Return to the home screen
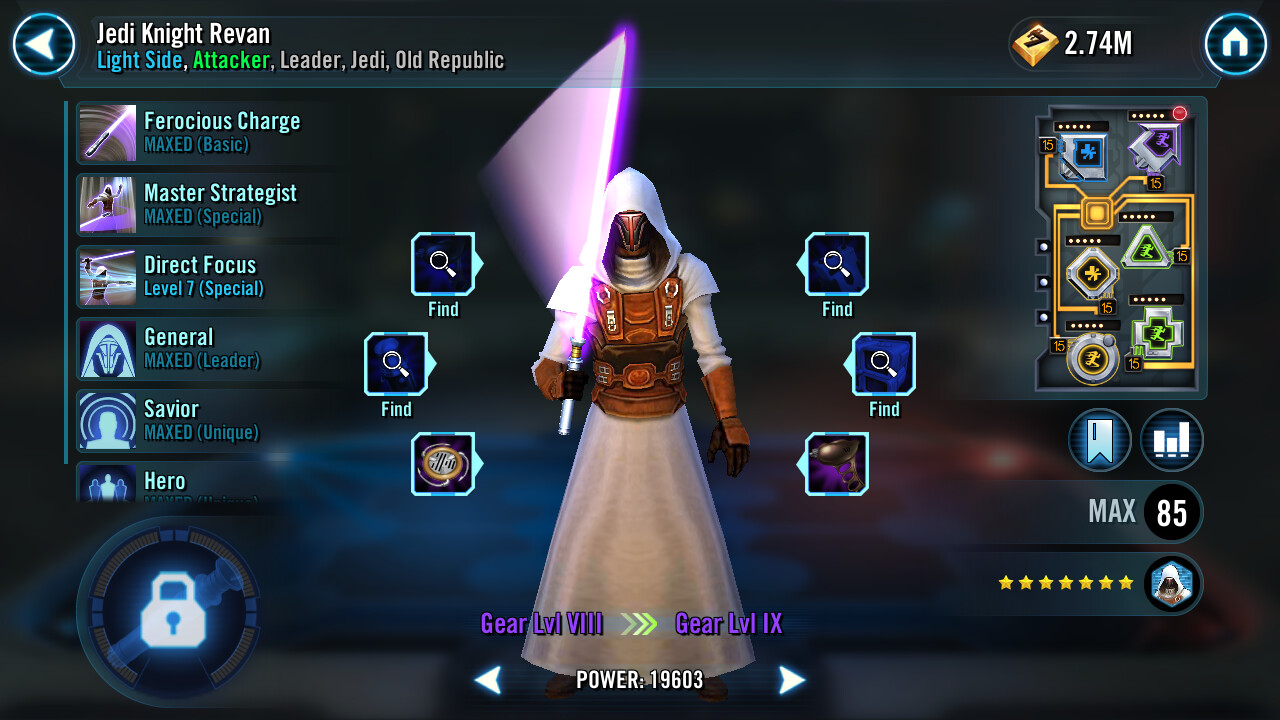The image size is (1280, 720). pyautogui.click(x=1235, y=44)
